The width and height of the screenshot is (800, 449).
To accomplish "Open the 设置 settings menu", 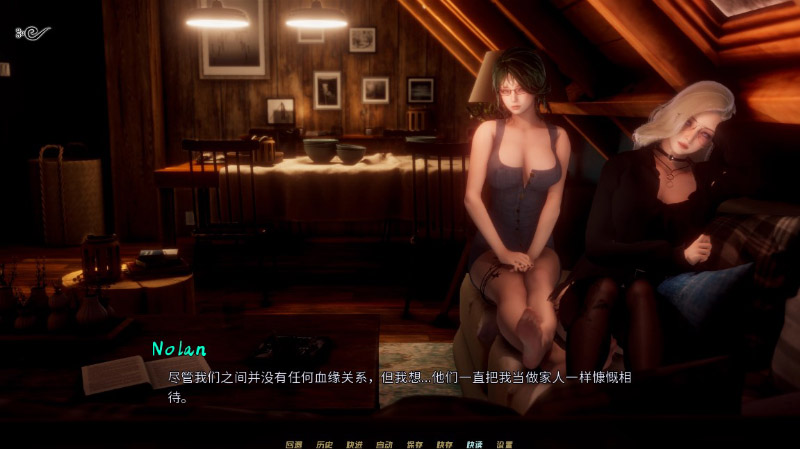I will point(504,444).
